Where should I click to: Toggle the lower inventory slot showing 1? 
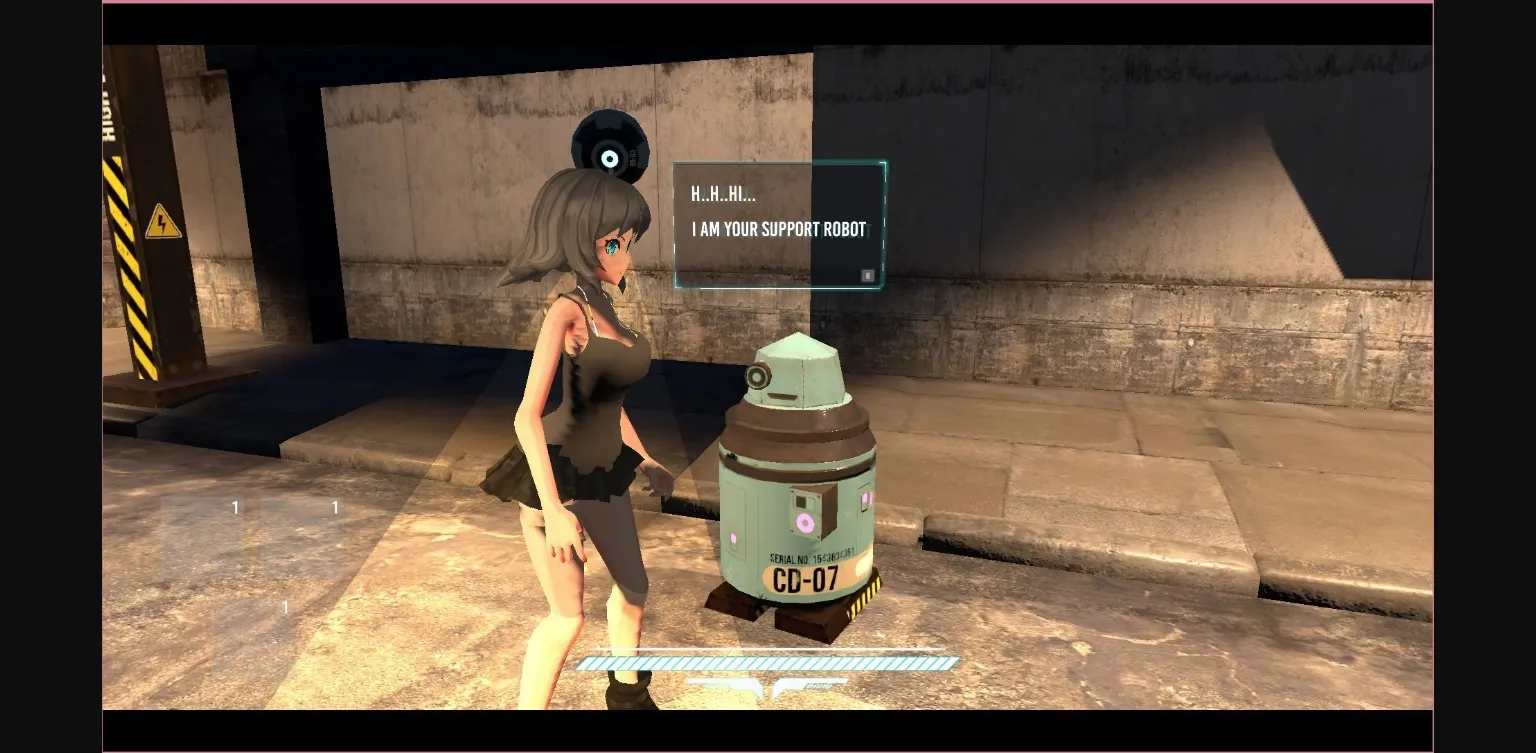tap(284, 607)
